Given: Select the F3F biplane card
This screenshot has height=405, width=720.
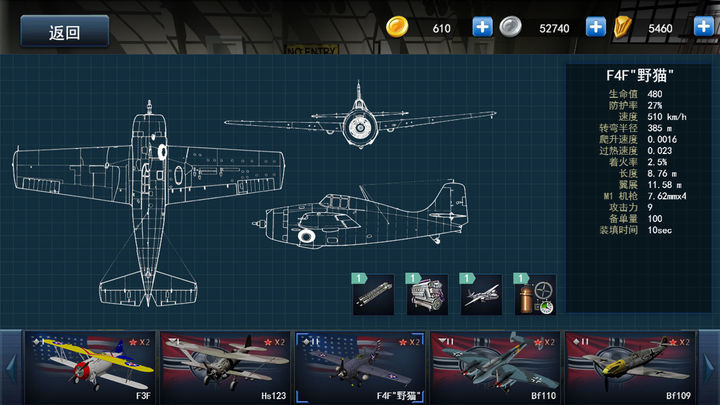Looking at the screenshot, I should [x=89, y=368].
